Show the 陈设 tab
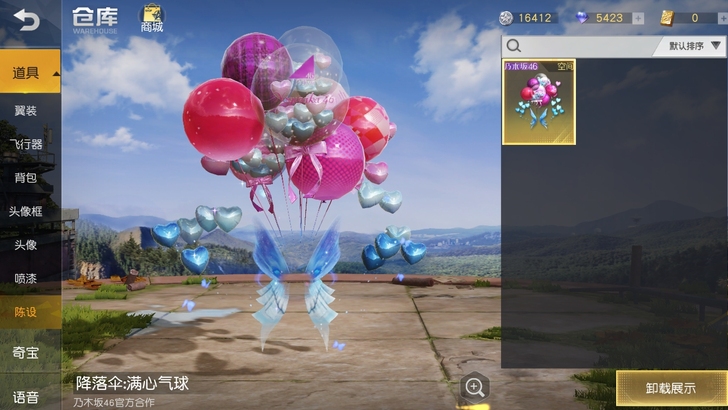 tap(26, 312)
